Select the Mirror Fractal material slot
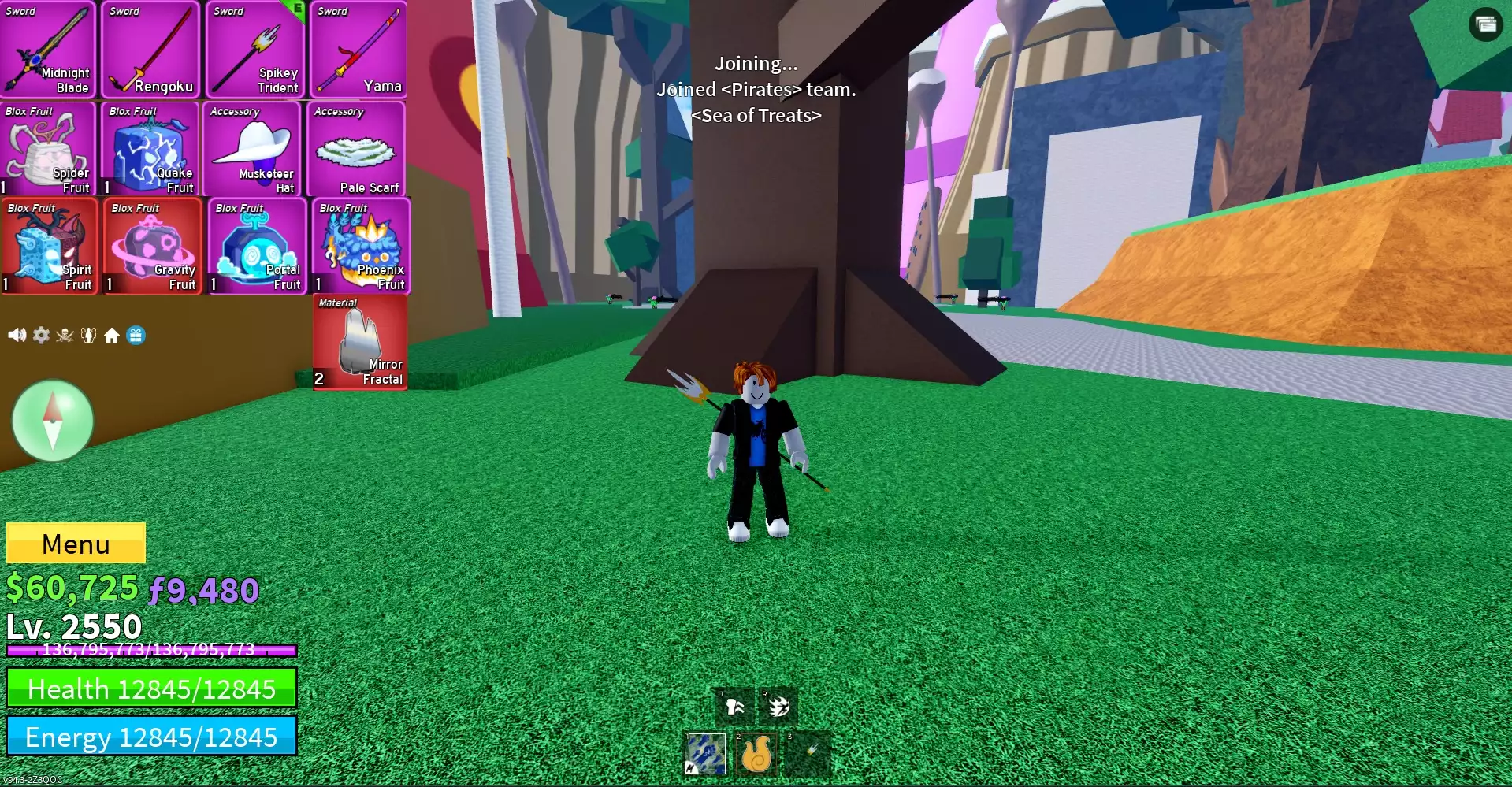 [360, 343]
